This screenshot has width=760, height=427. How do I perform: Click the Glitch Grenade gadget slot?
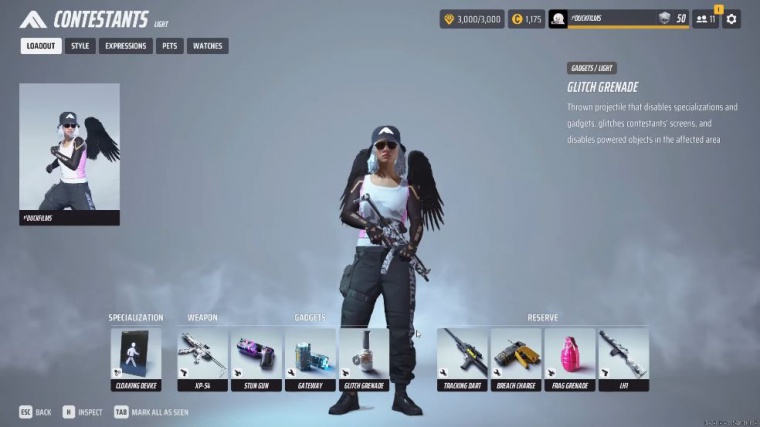[364, 359]
